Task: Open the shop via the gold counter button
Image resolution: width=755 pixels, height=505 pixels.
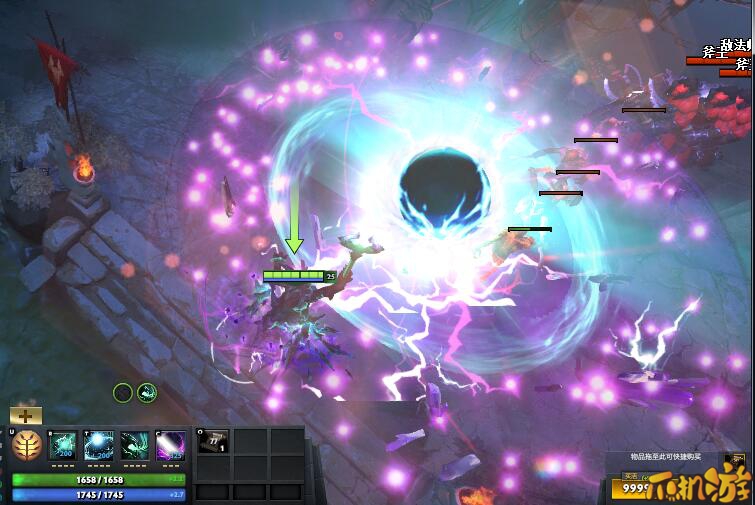Action: point(632,491)
